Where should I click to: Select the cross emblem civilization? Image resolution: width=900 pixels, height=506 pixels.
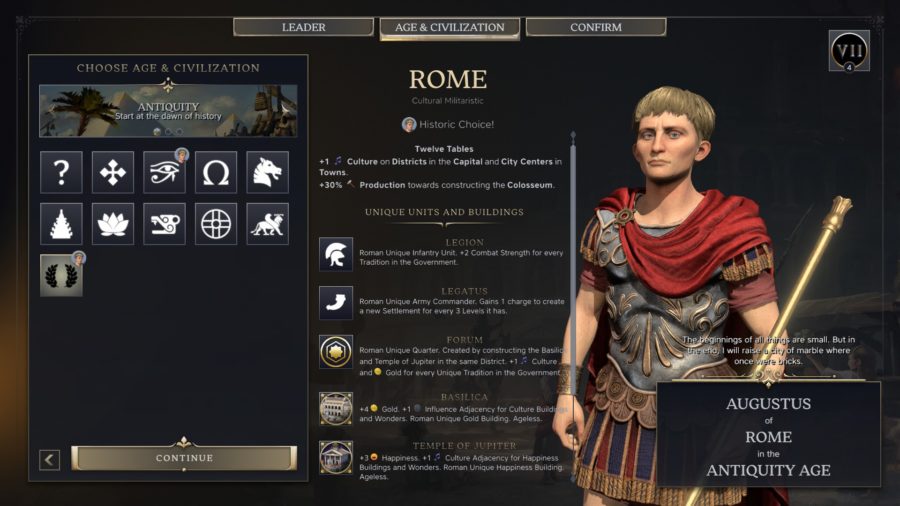(113, 172)
